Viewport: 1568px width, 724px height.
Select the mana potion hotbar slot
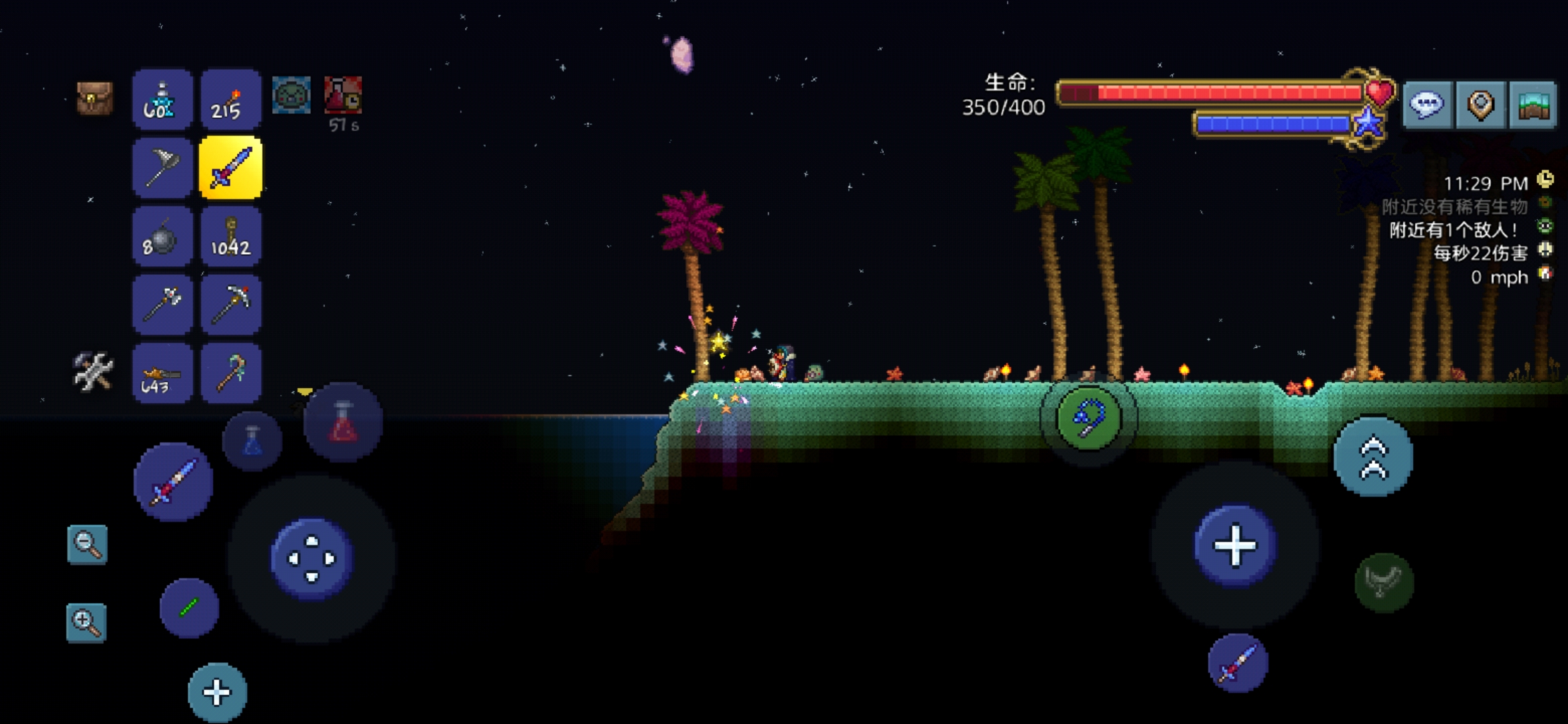(162, 100)
